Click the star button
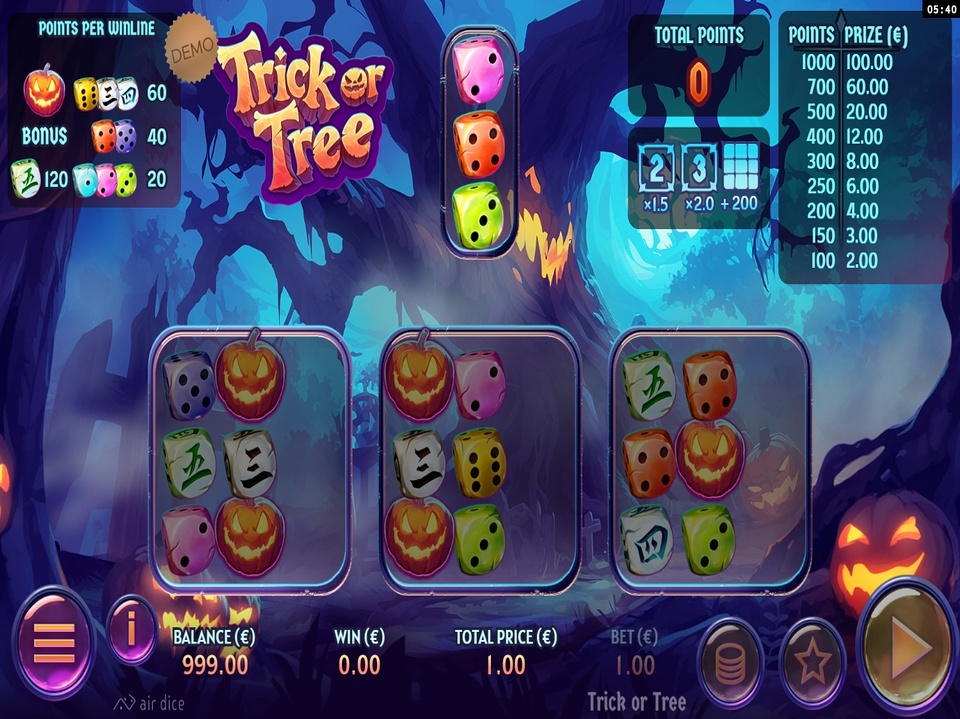The width and height of the screenshot is (960, 719). (x=811, y=661)
